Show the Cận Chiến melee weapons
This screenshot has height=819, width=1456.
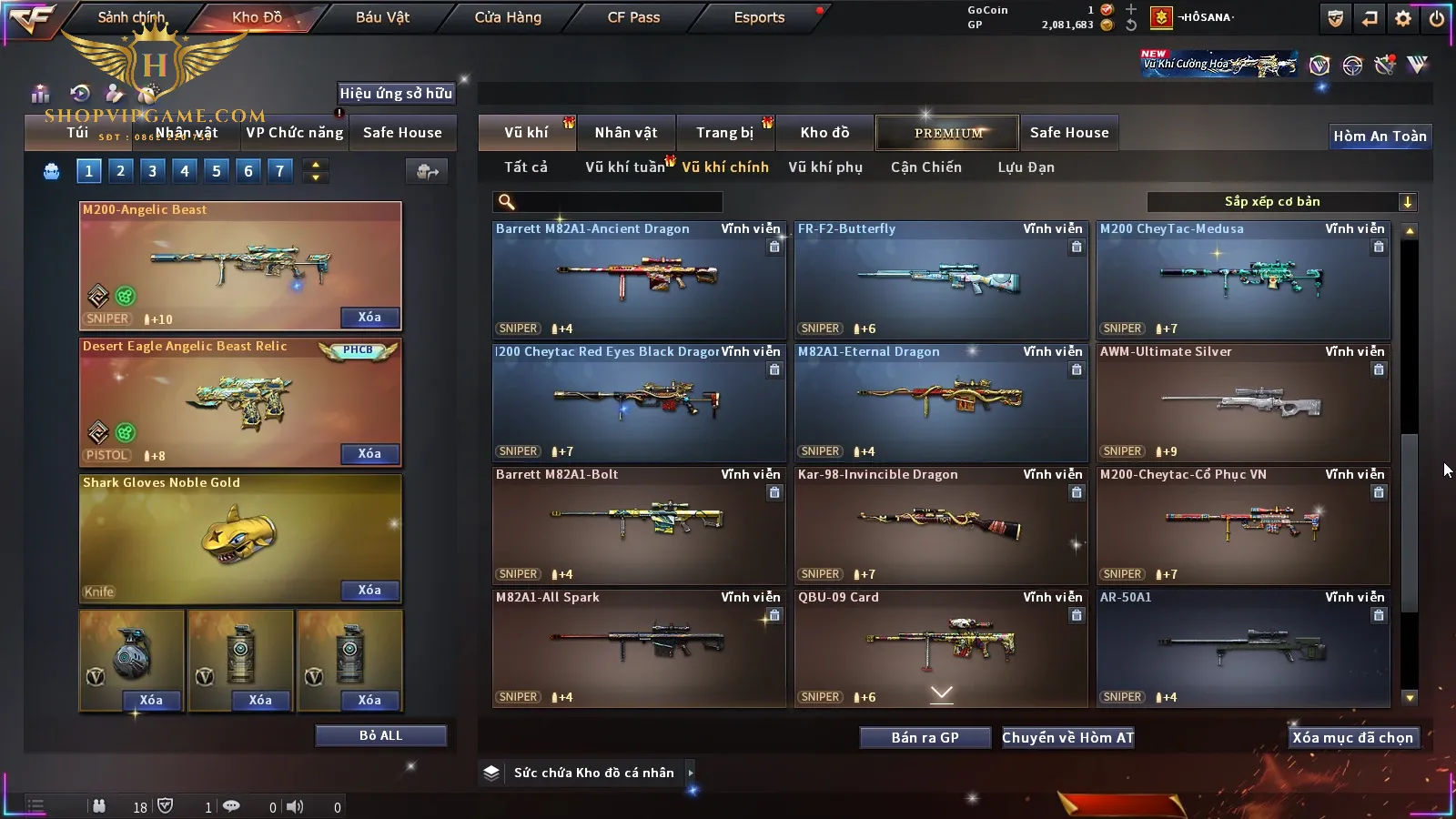(x=925, y=167)
